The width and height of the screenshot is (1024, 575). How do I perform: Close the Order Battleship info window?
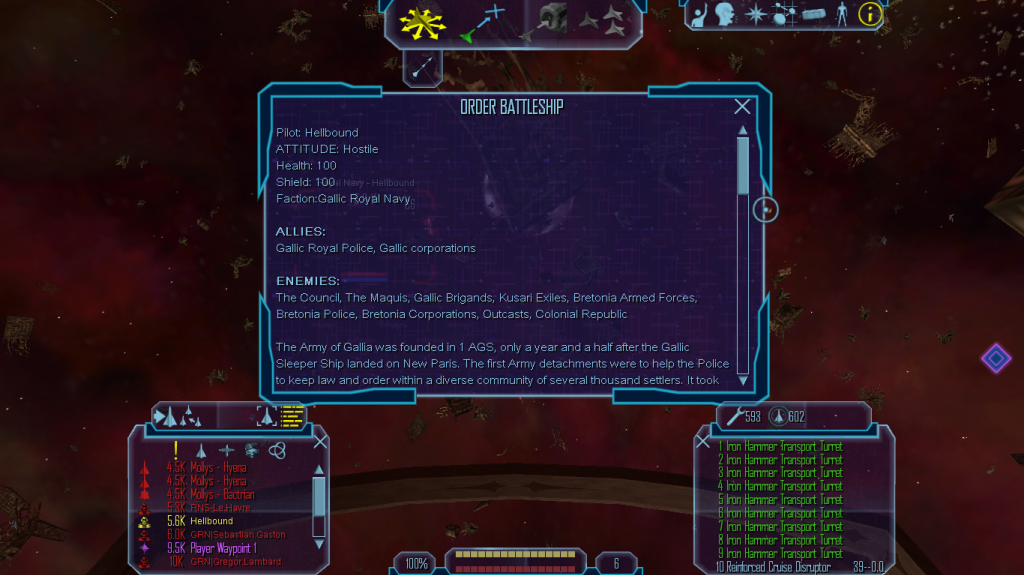[x=742, y=107]
